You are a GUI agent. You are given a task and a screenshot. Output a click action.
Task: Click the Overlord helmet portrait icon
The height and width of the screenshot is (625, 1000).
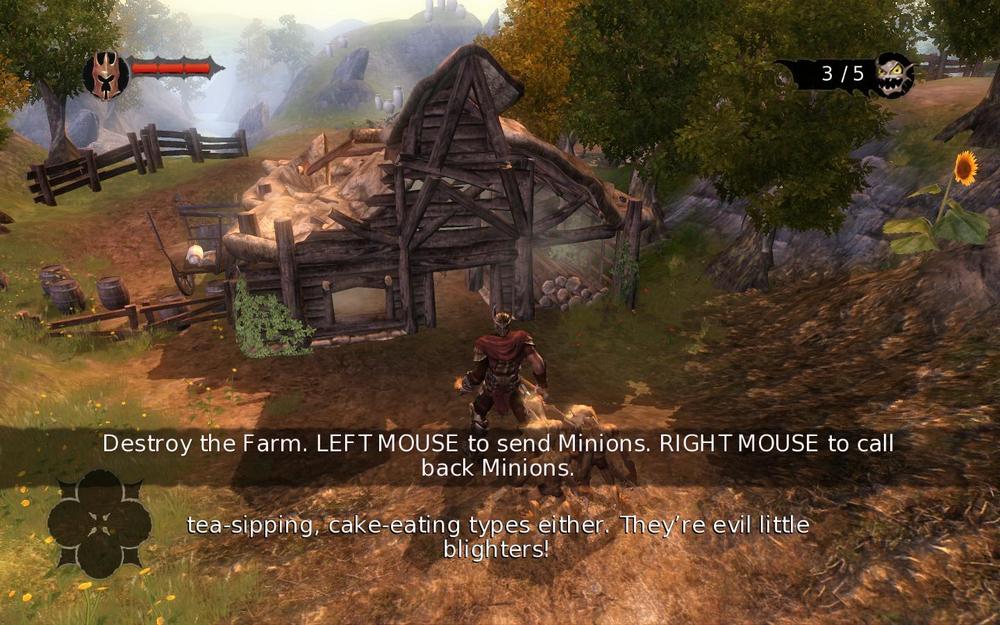pos(105,75)
